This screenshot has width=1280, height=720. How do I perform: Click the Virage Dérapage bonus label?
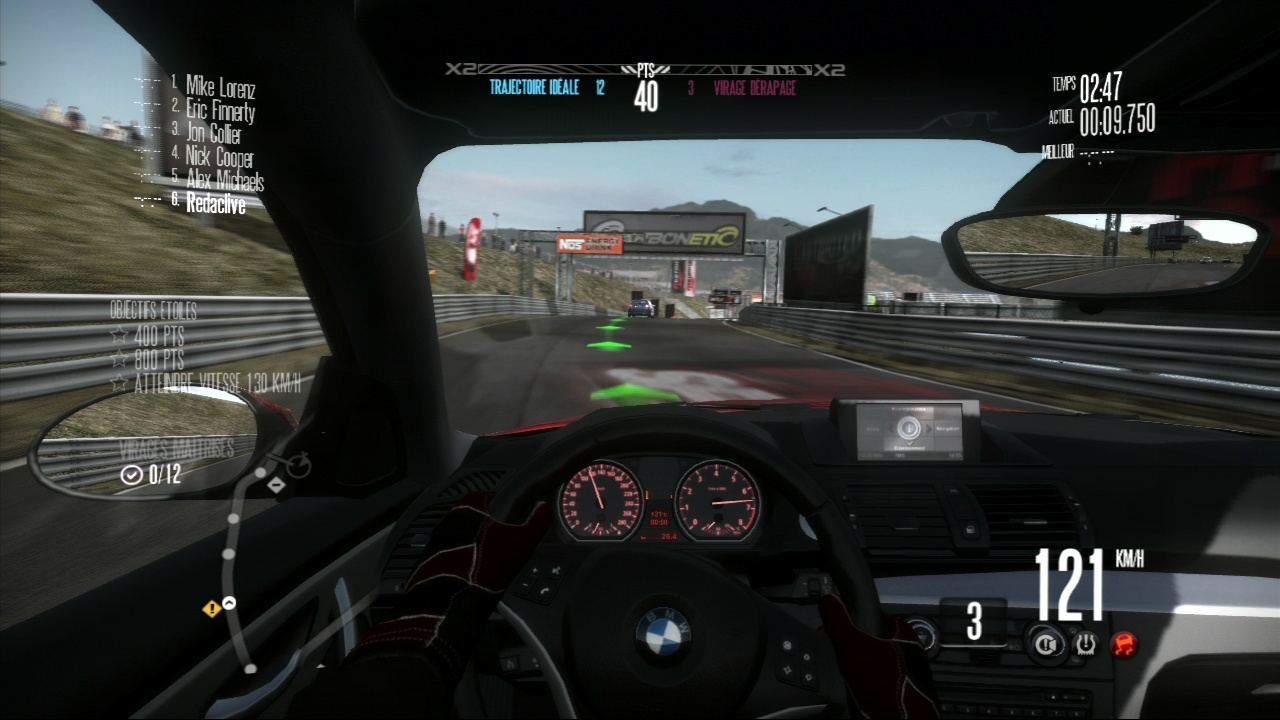755,88
